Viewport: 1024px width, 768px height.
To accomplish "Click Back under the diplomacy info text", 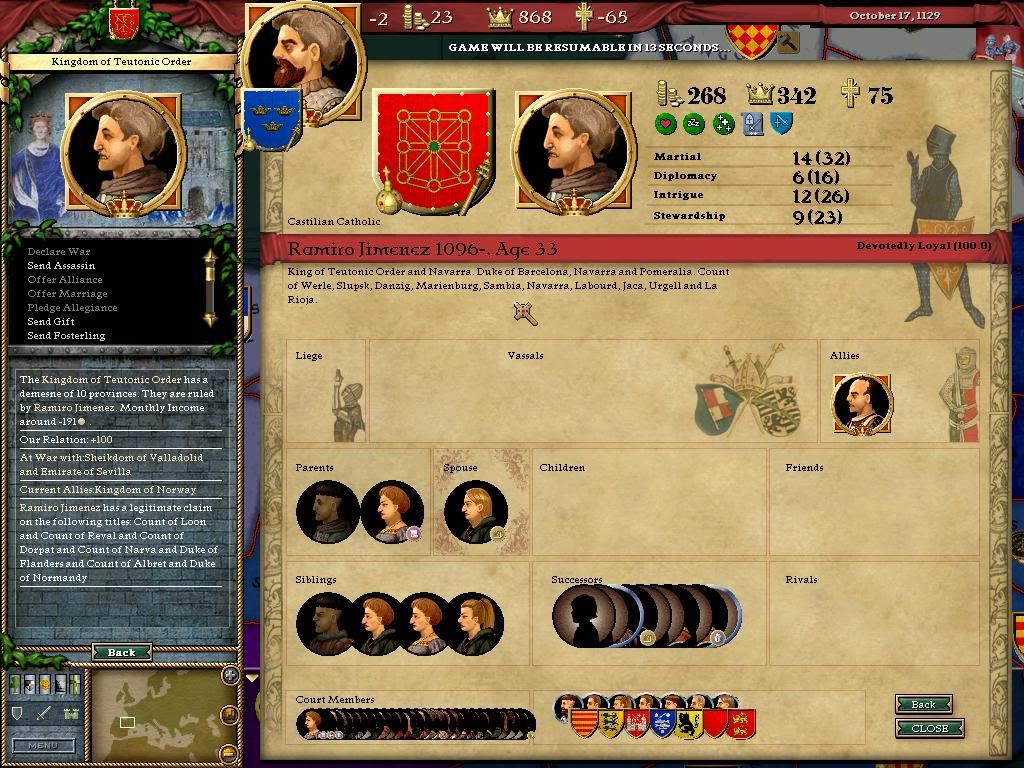I will click(x=121, y=652).
